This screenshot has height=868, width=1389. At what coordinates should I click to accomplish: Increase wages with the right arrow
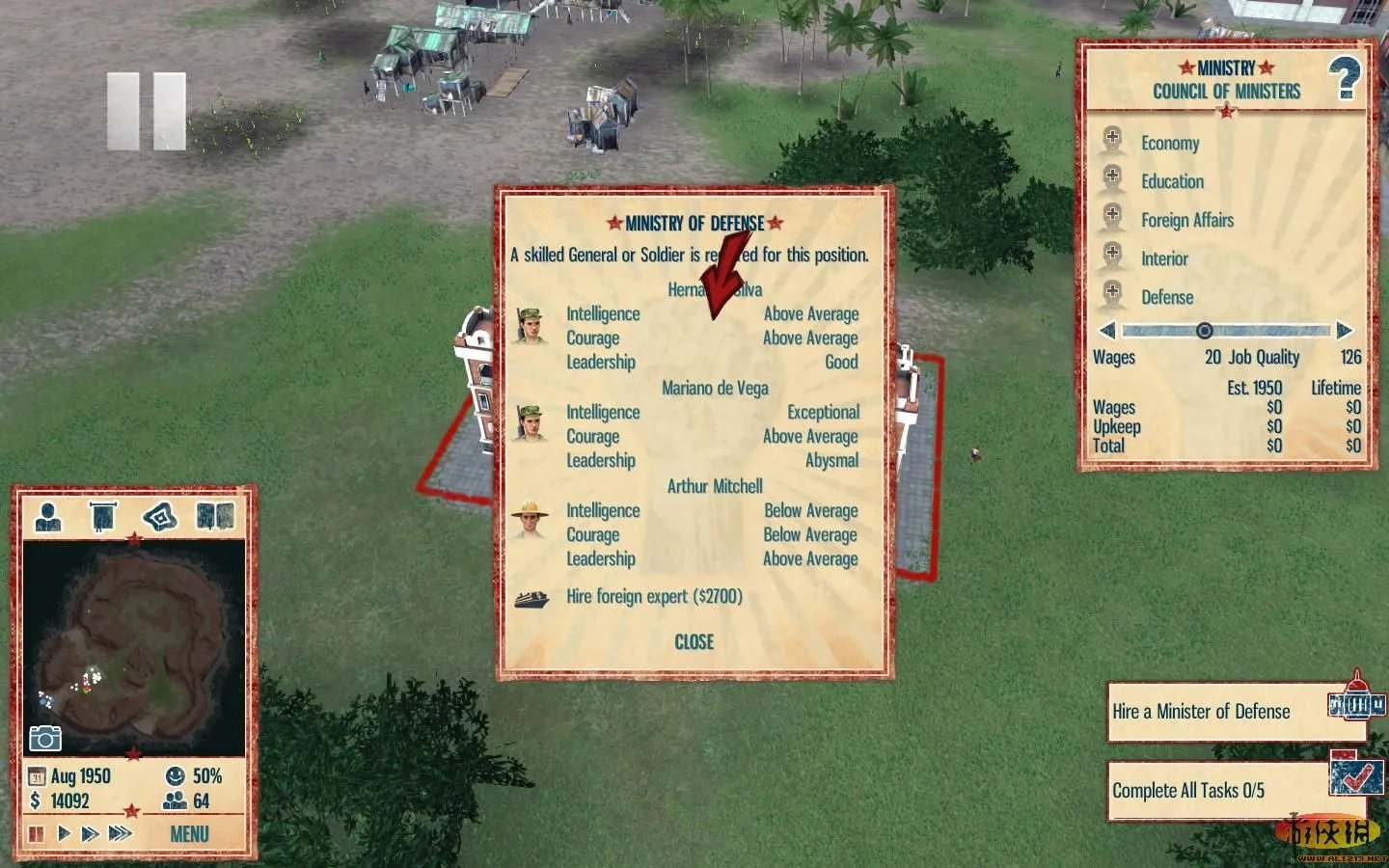coord(1345,331)
